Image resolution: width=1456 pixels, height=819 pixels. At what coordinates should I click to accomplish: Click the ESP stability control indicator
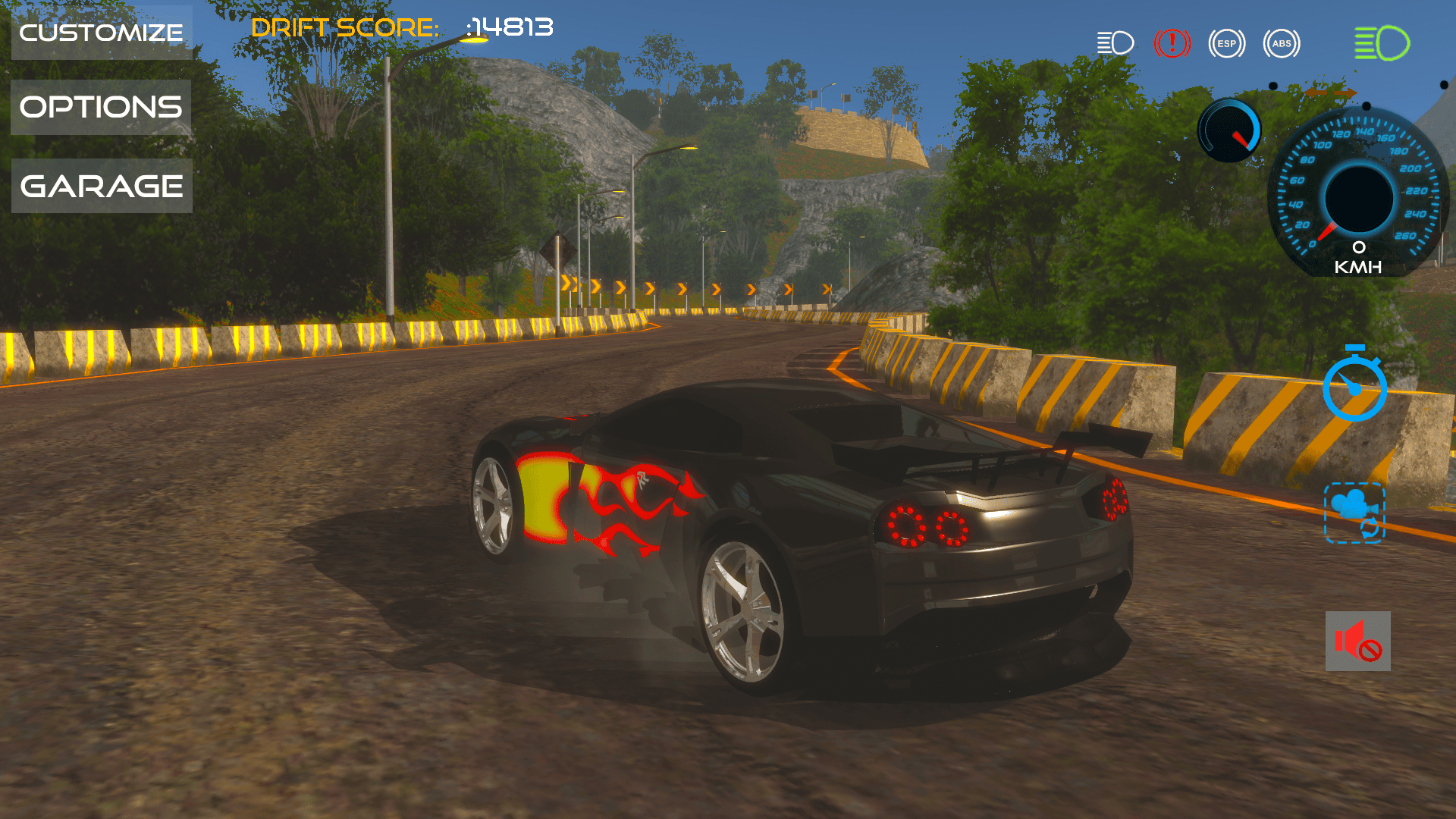pos(1226,43)
